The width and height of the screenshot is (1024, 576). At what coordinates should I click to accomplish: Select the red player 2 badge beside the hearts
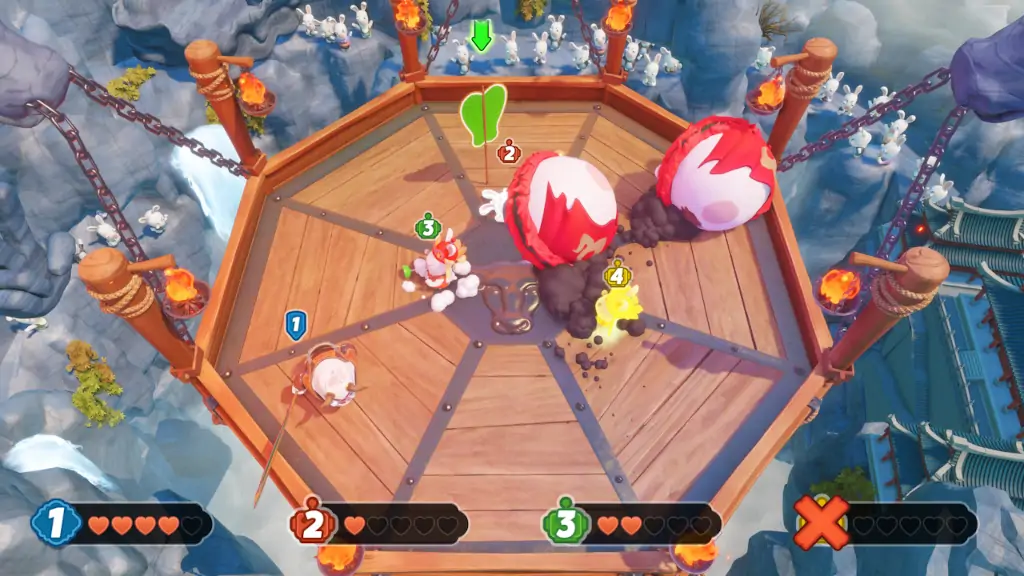click(x=313, y=524)
